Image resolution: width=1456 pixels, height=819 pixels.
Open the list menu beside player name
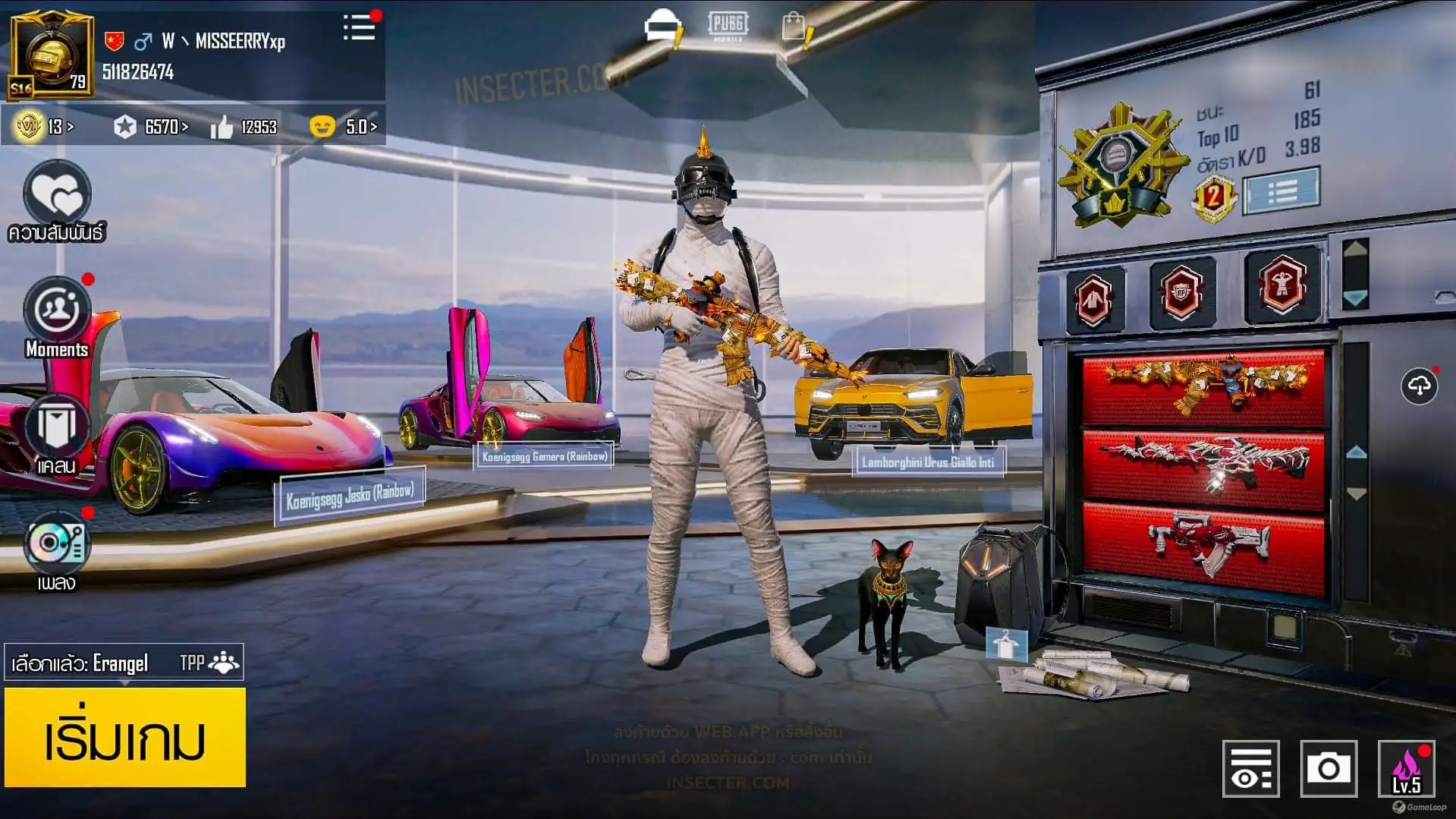pyautogui.click(x=359, y=28)
